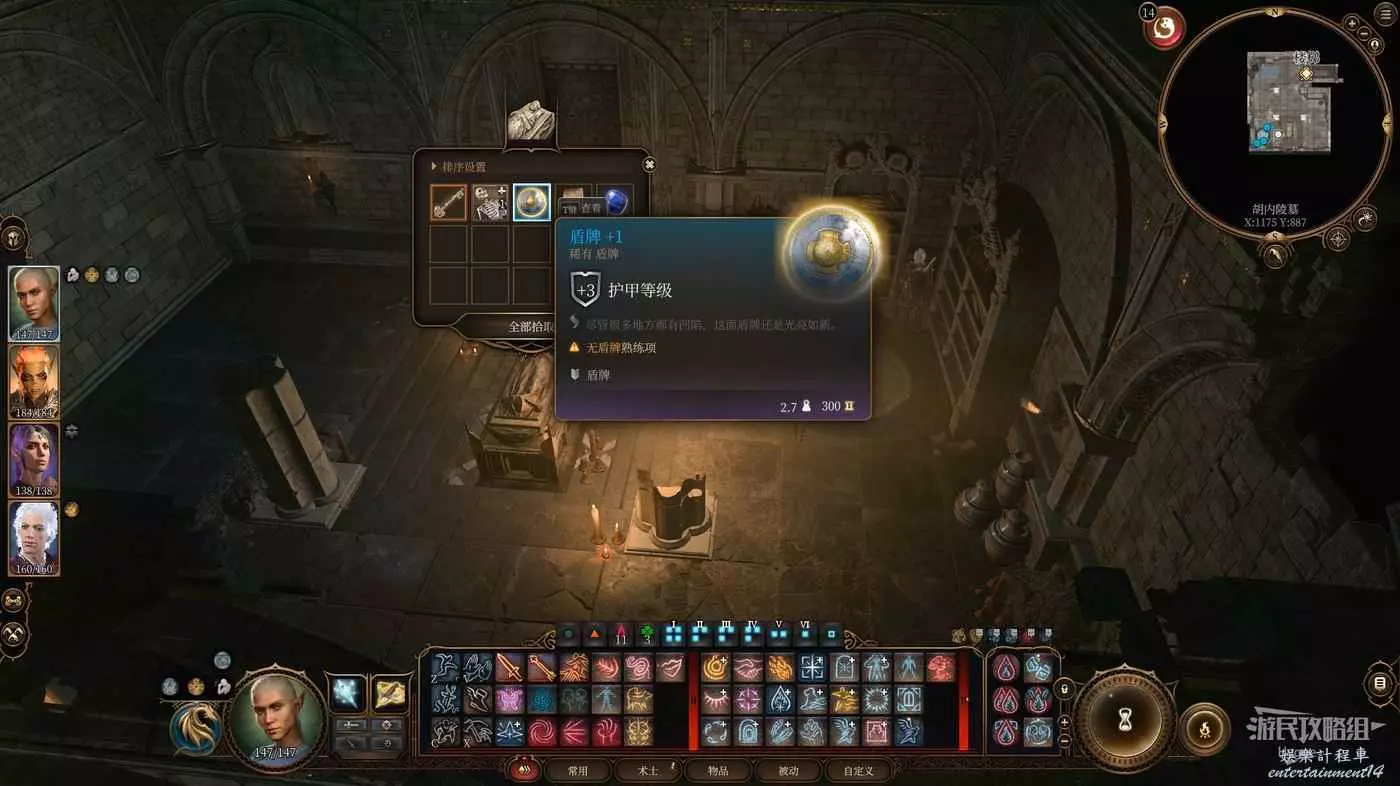1400x786 pixels.
Task: Choose the white-haired companion portrait
Action: point(34,538)
